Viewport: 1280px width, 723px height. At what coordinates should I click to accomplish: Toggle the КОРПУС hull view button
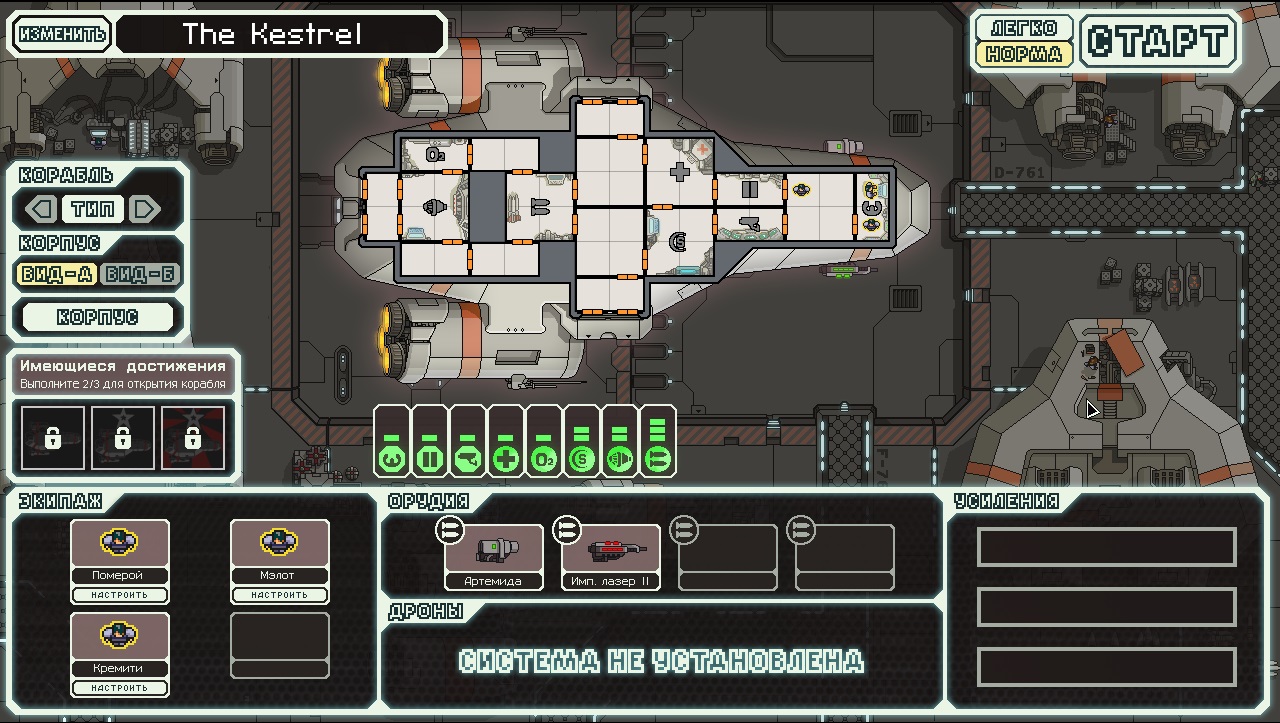point(98,317)
